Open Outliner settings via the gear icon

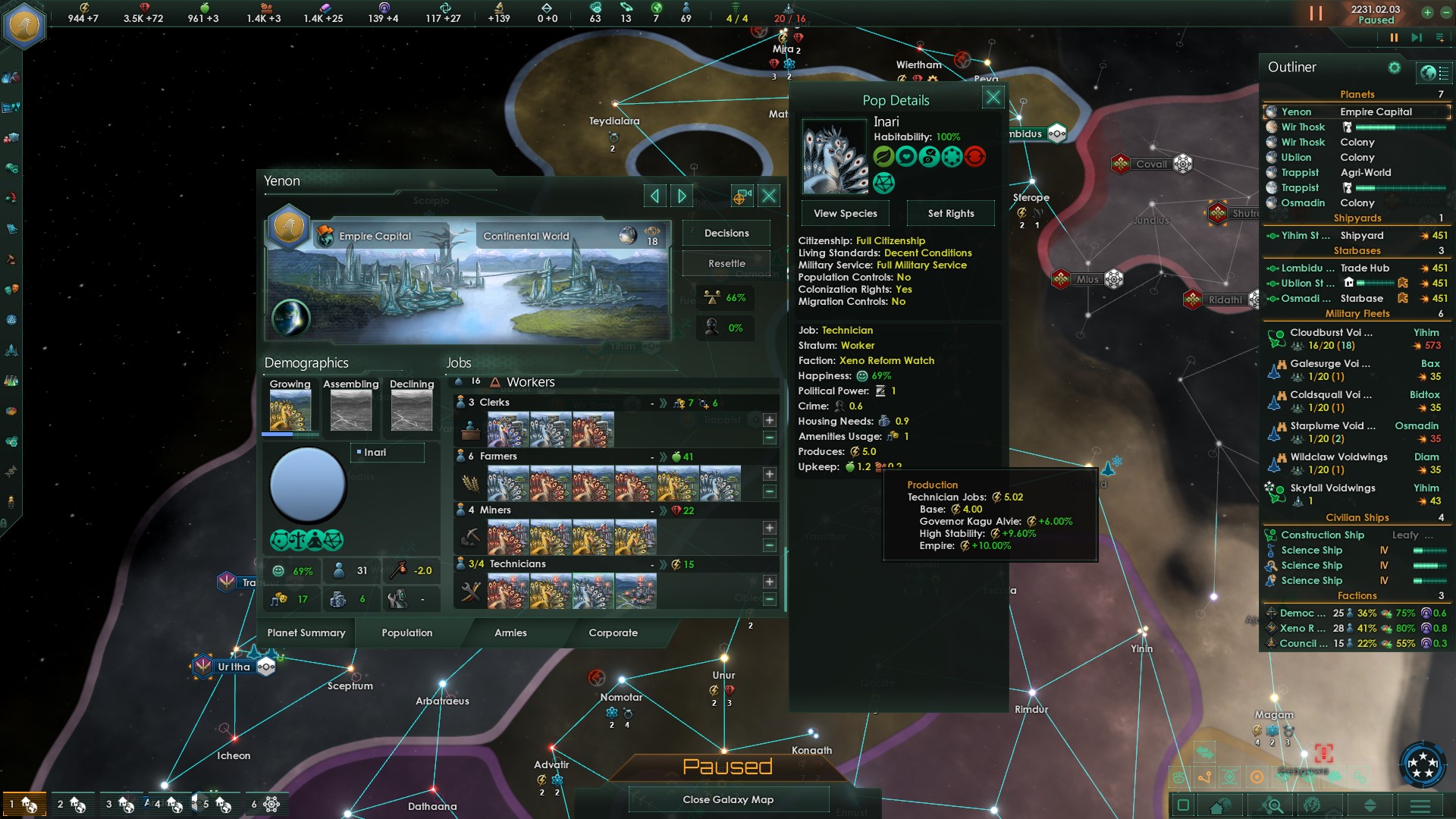[x=1395, y=68]
